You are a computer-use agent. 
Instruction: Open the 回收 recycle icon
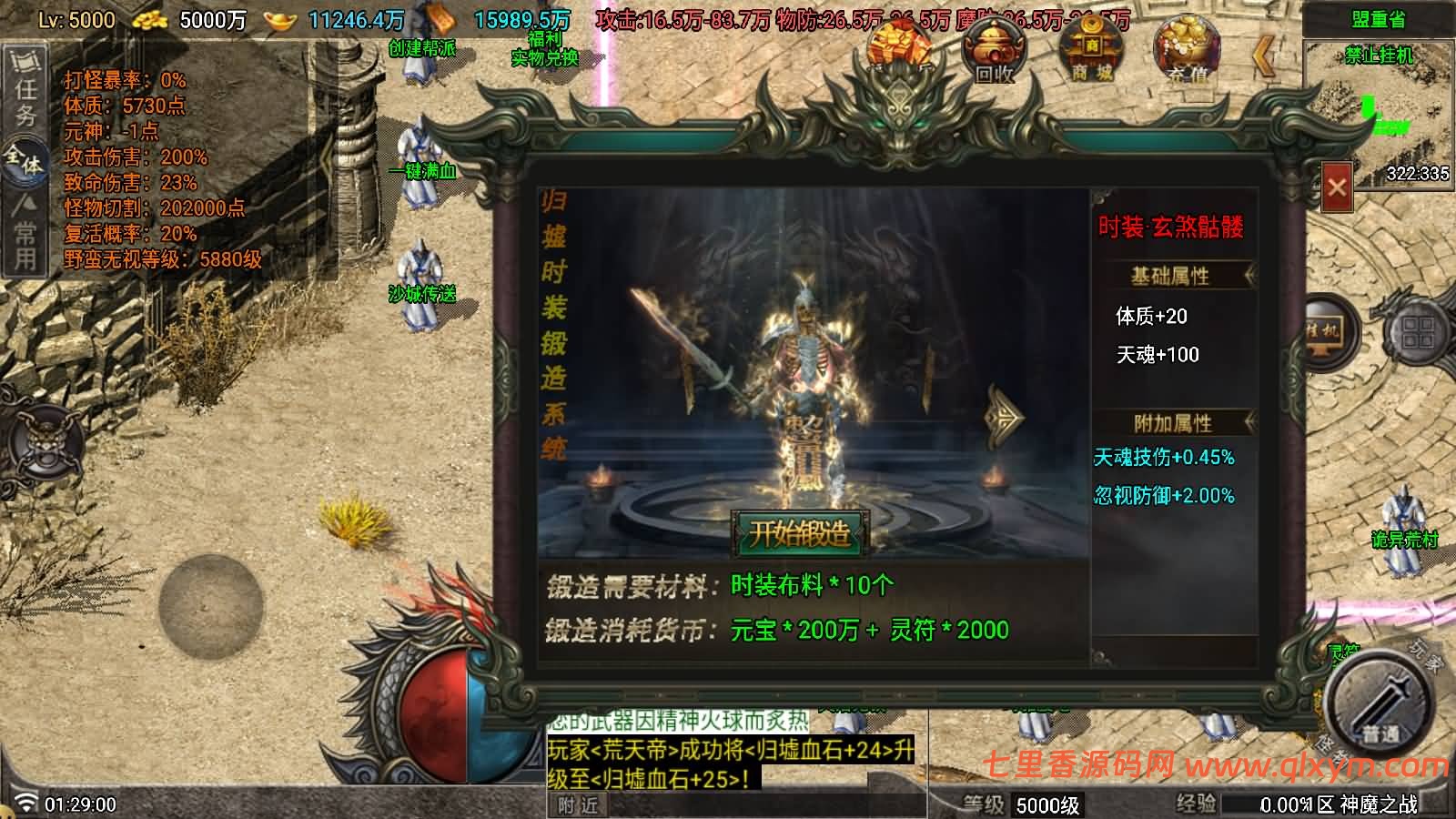coord(994,50)
